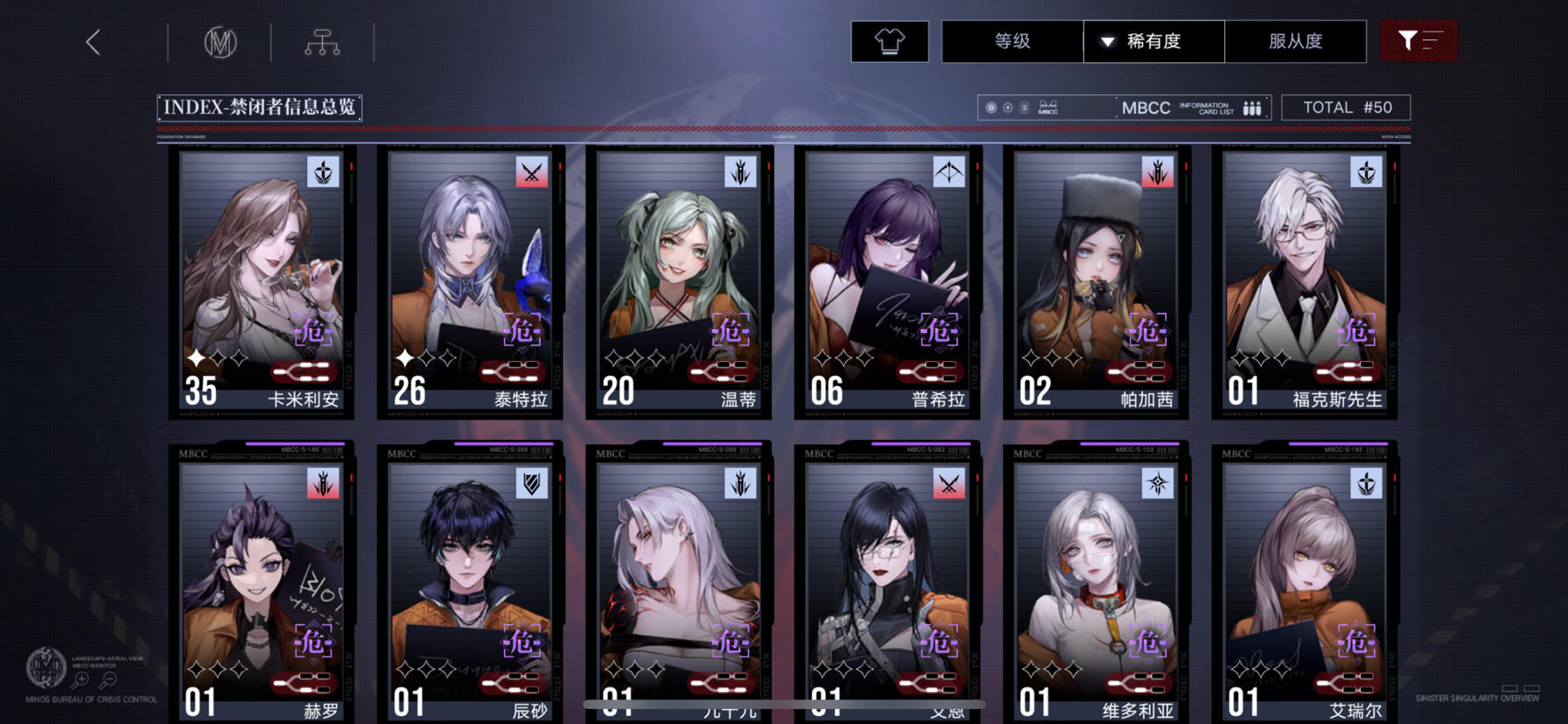Click the outfit/costume shirt icon
This screenshot has height=724, width=1568.
pos(889,40)
